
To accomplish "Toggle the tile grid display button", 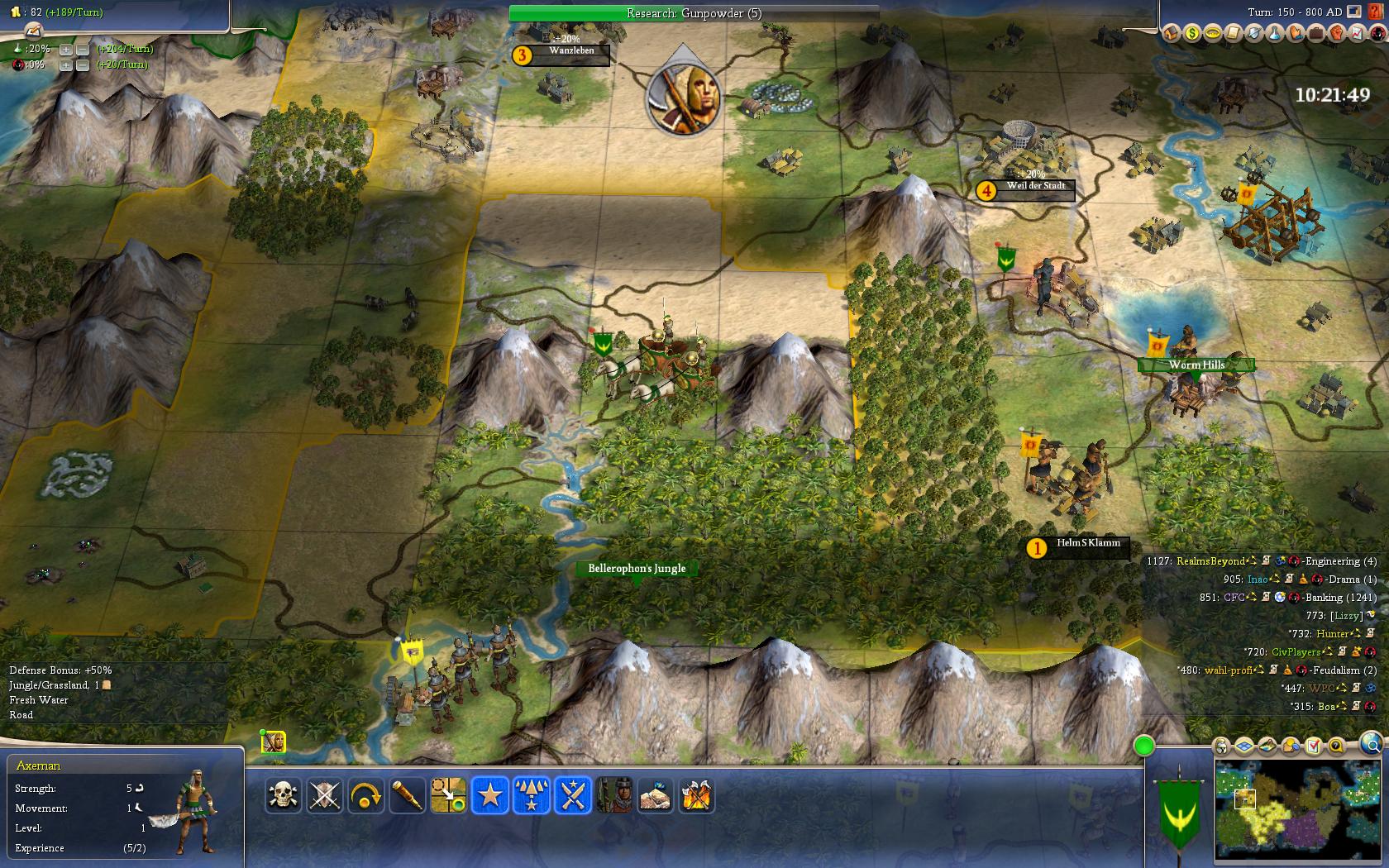I will click(x=1246, y=747).
